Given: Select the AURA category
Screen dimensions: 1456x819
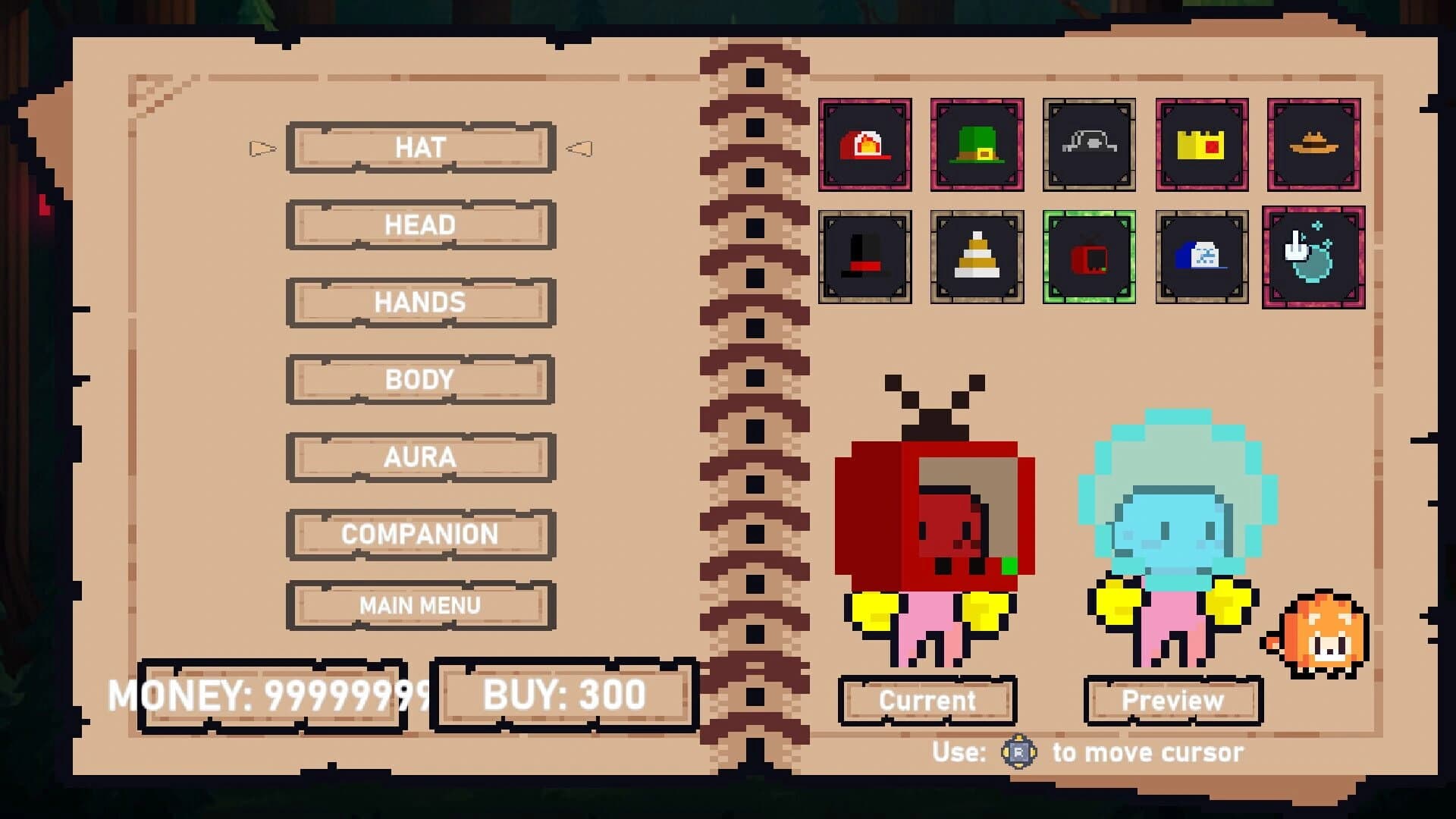Looking at the screenshot, I should pos(419,457).
